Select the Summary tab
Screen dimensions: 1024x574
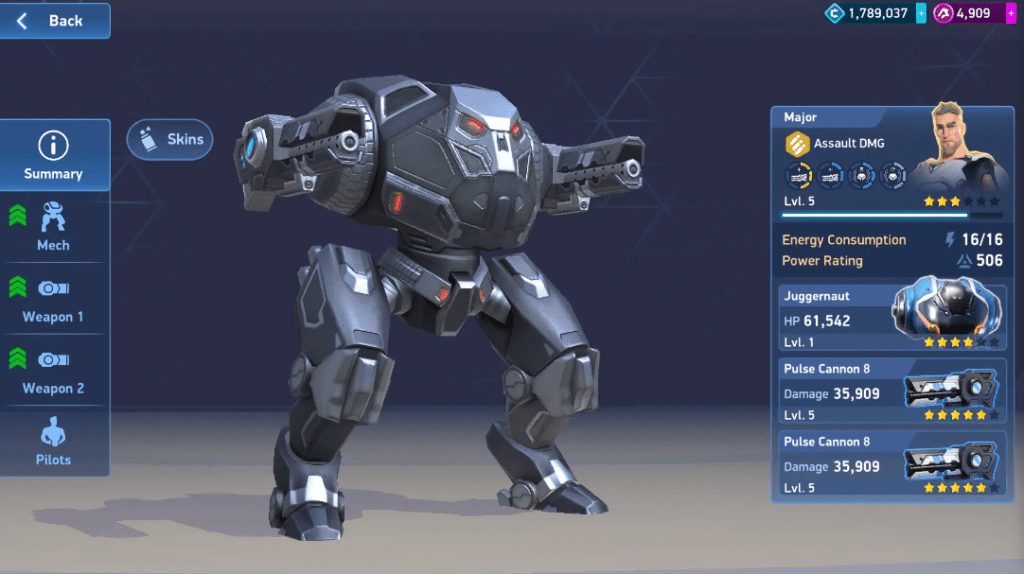[53, 156]
